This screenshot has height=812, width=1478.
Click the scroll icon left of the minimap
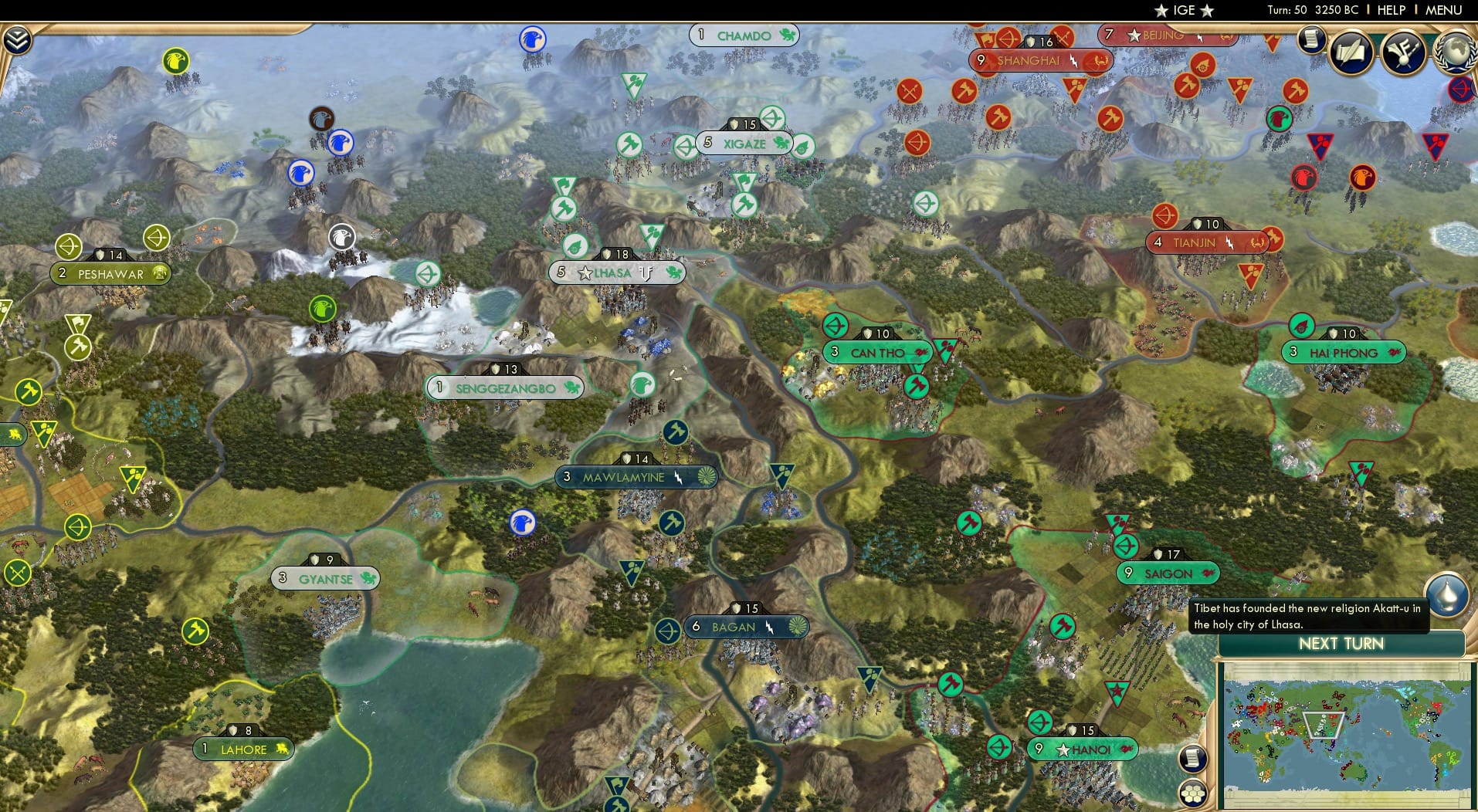click(x=1193, y=759)
